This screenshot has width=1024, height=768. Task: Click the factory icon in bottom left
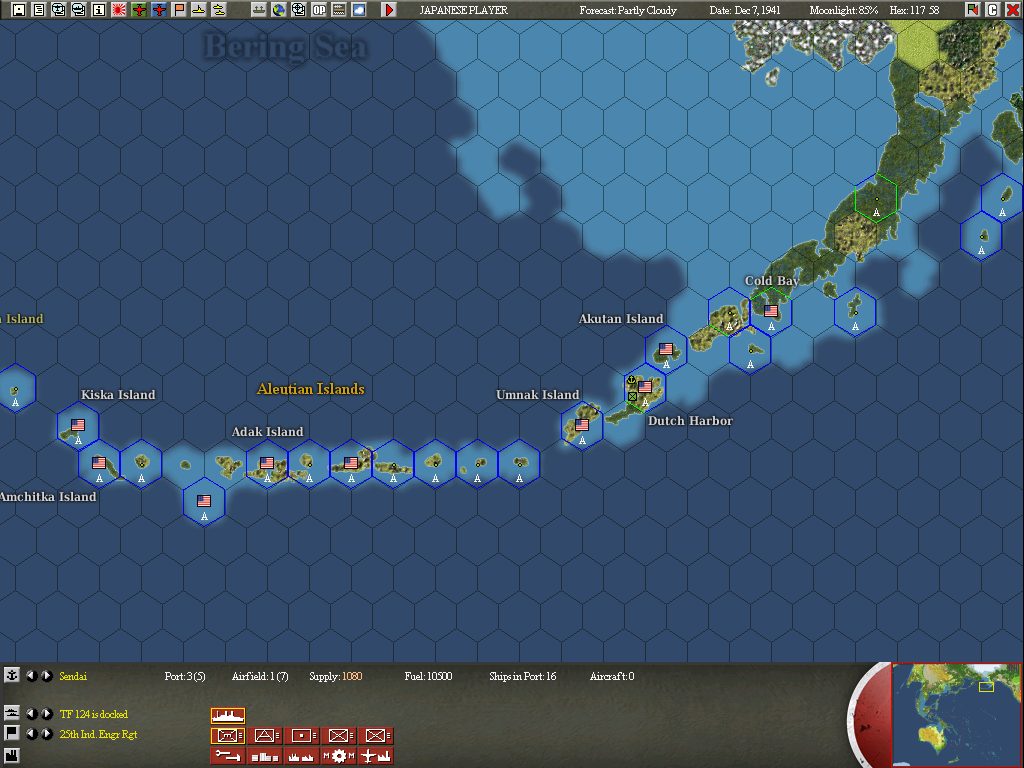coord(12,755)
